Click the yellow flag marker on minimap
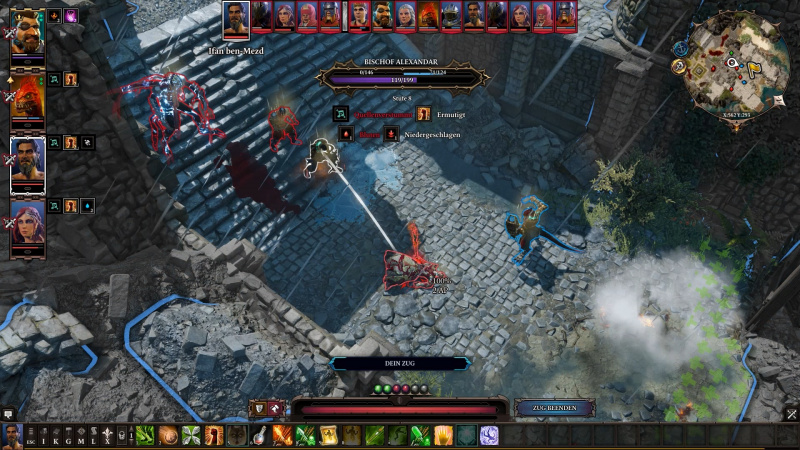800x450 pixels. coord(753,68)
